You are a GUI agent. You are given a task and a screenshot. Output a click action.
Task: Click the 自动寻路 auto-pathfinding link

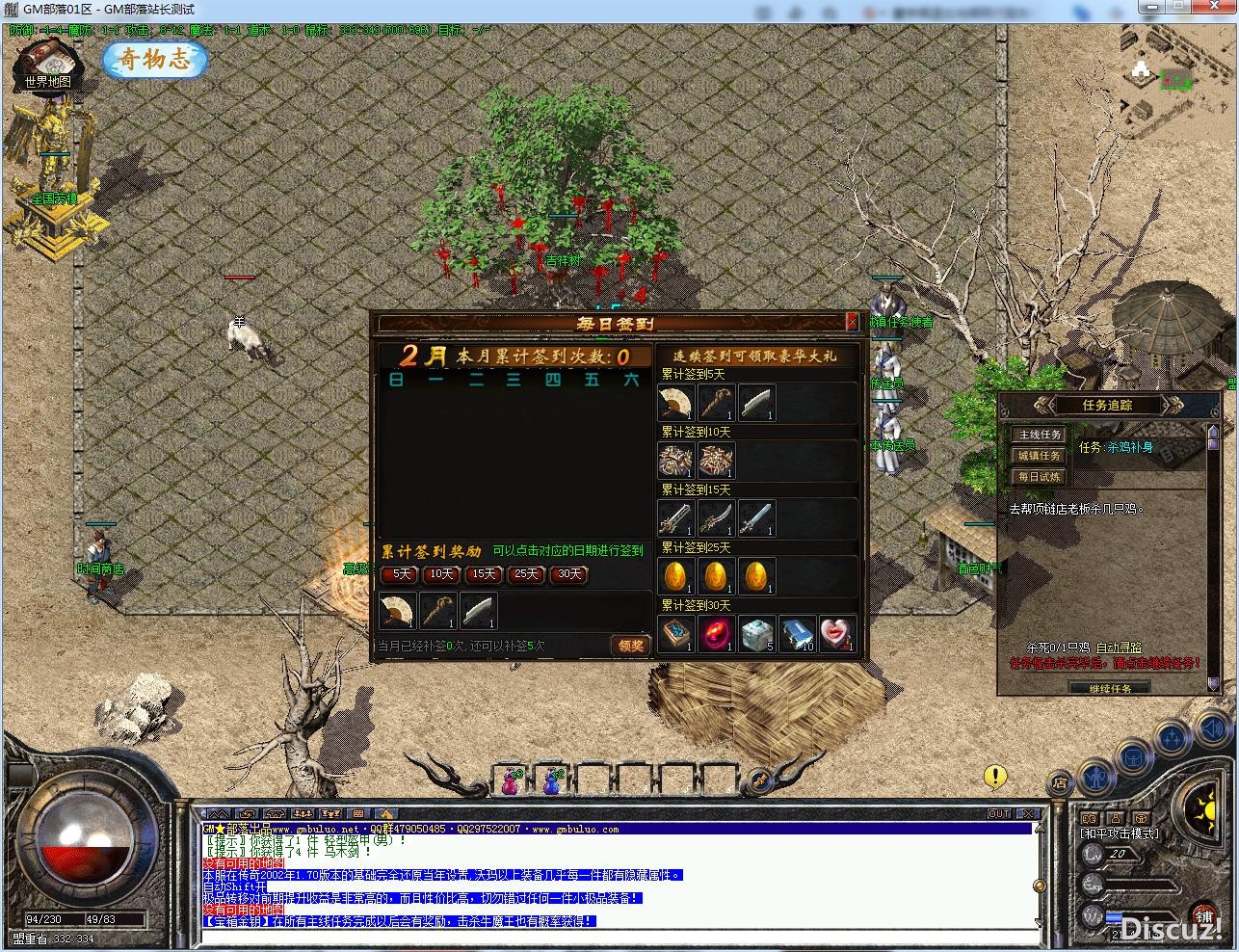coord(1119,648)
